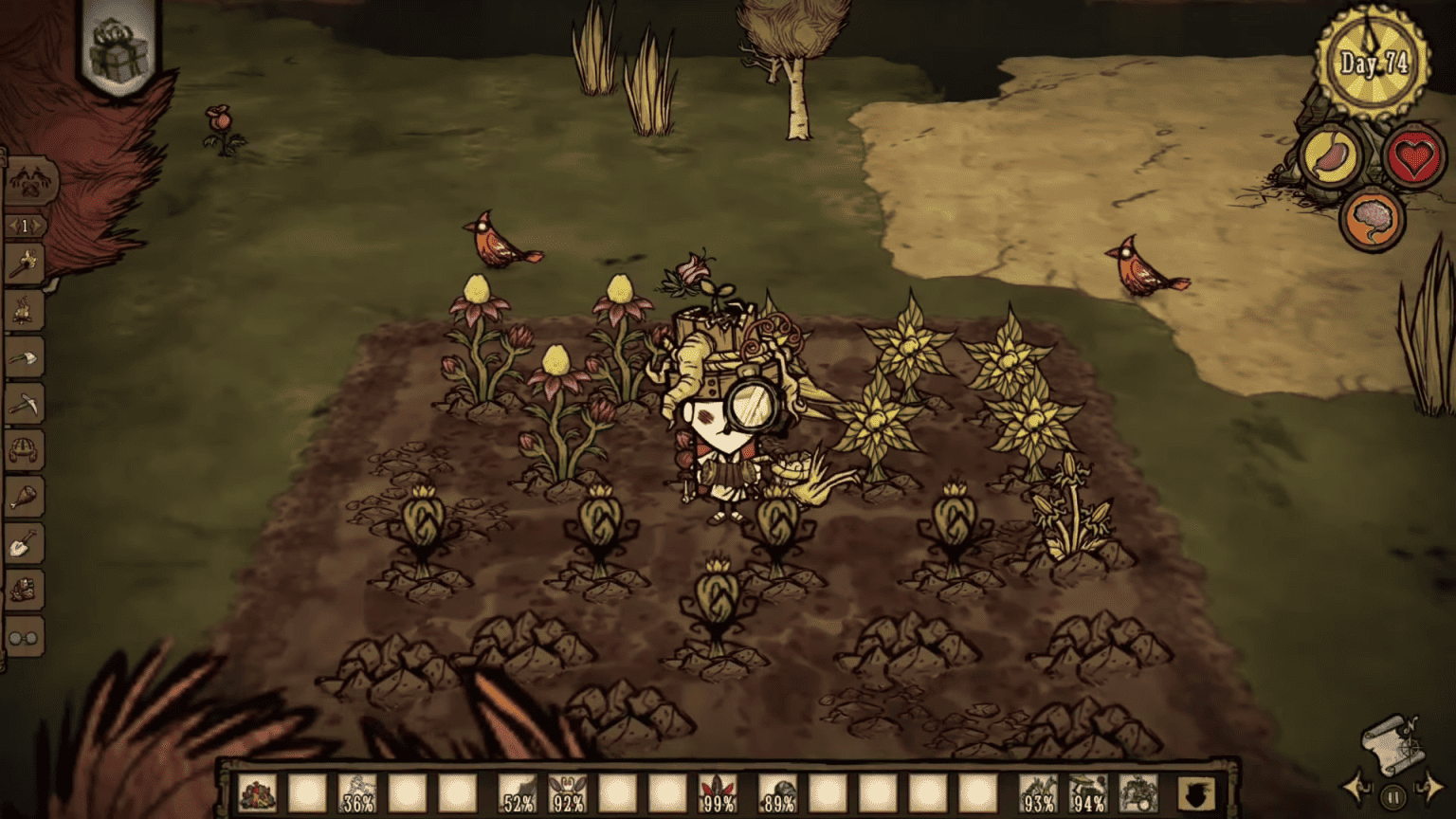
Task: Go back a crafting page with left arrow
Action: point(13,227)
